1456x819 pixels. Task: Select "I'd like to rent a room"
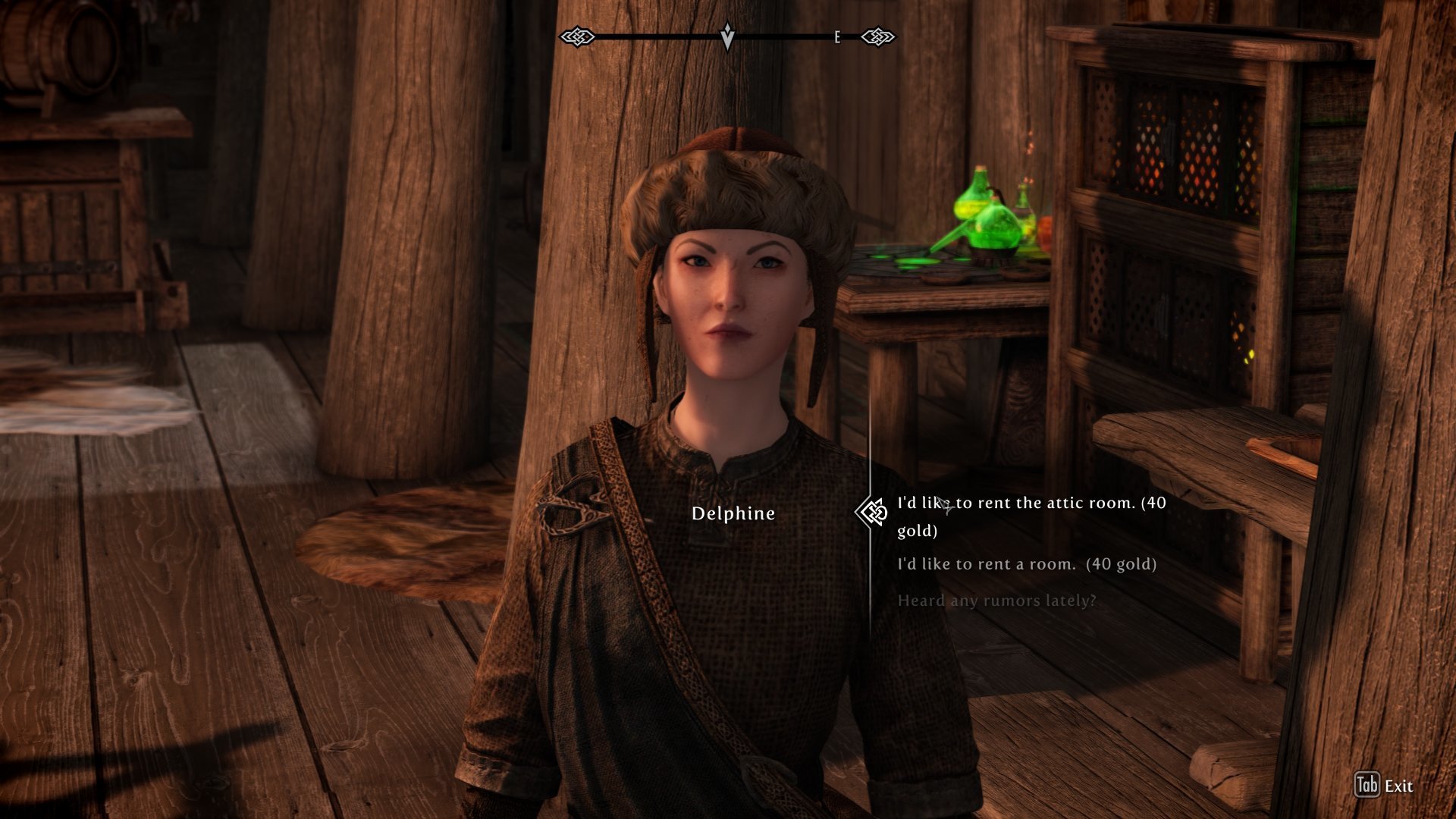(x=1027, y=564)
